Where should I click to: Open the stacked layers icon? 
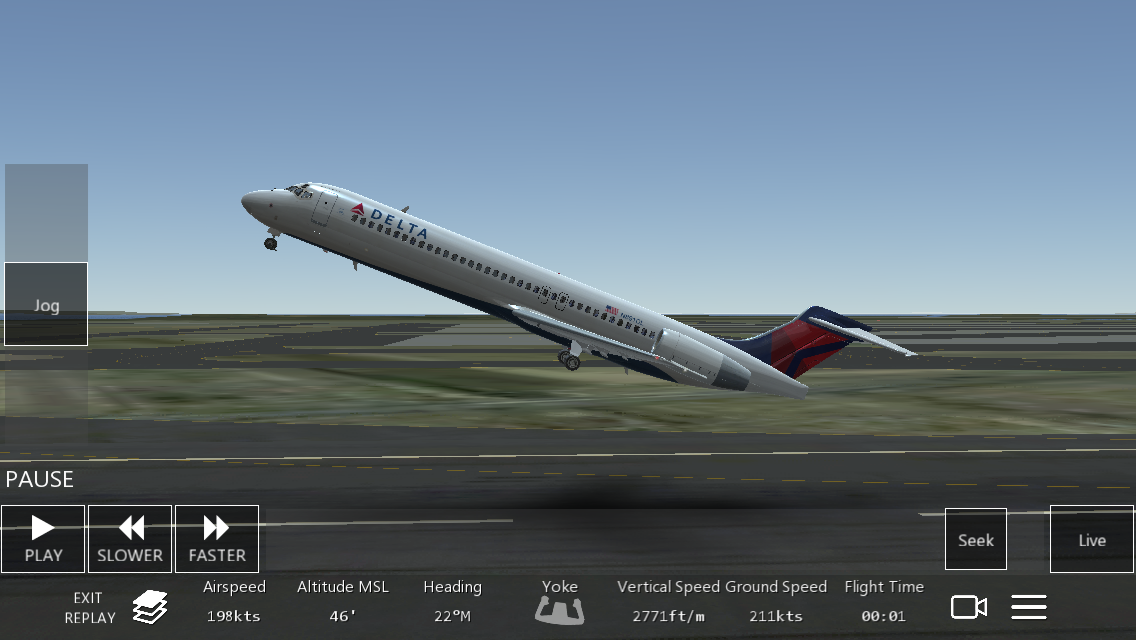[x=150, y=606]
